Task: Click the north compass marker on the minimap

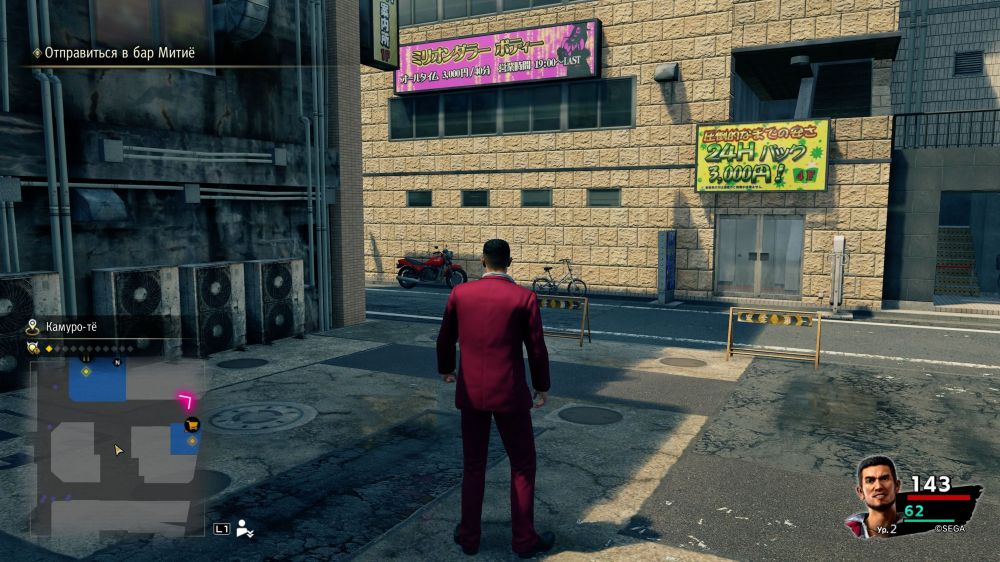Action: [117, 362]
